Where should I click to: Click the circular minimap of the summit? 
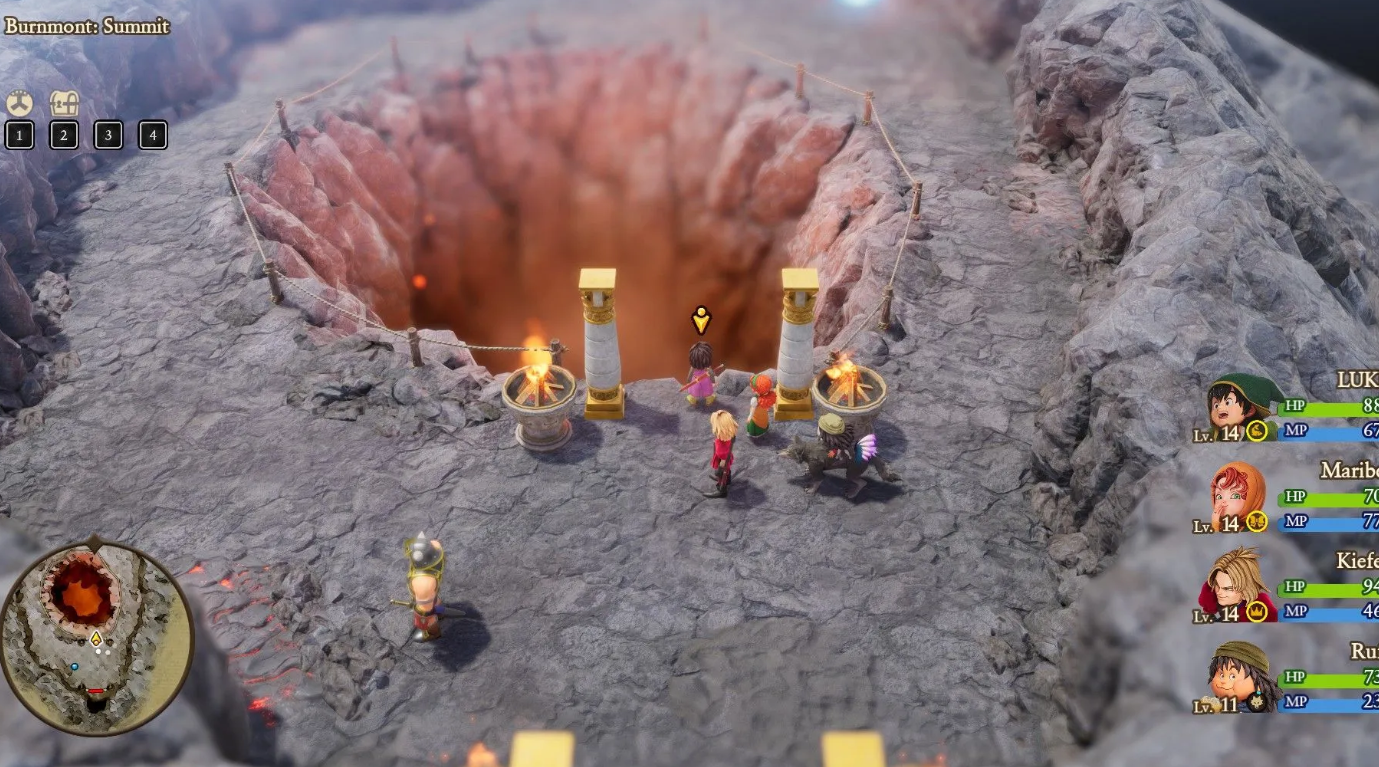coord(95,638)
